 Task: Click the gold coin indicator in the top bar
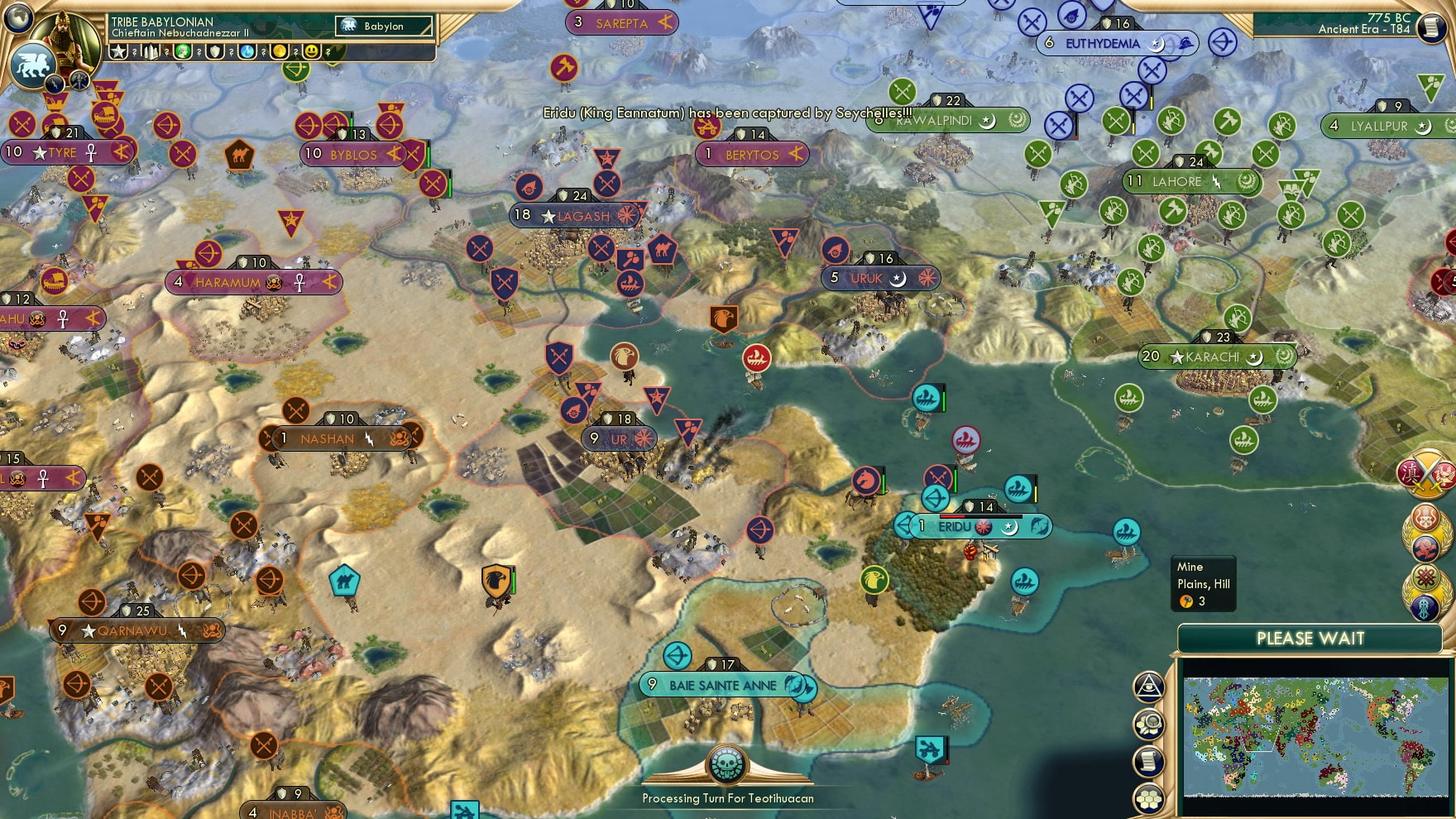tap(279, 52)
